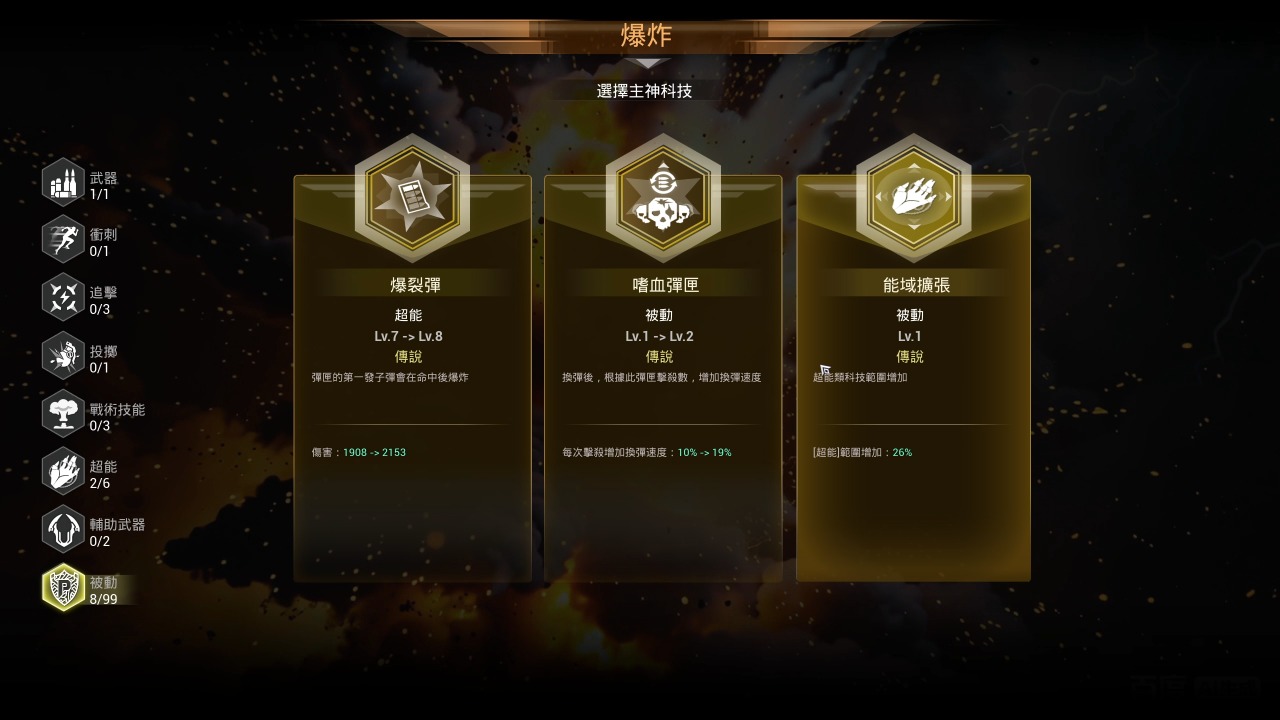Select the 投擲 category icon
Image resolution: width=1280 pixels, height=720 pixels.
click(63, 357)
